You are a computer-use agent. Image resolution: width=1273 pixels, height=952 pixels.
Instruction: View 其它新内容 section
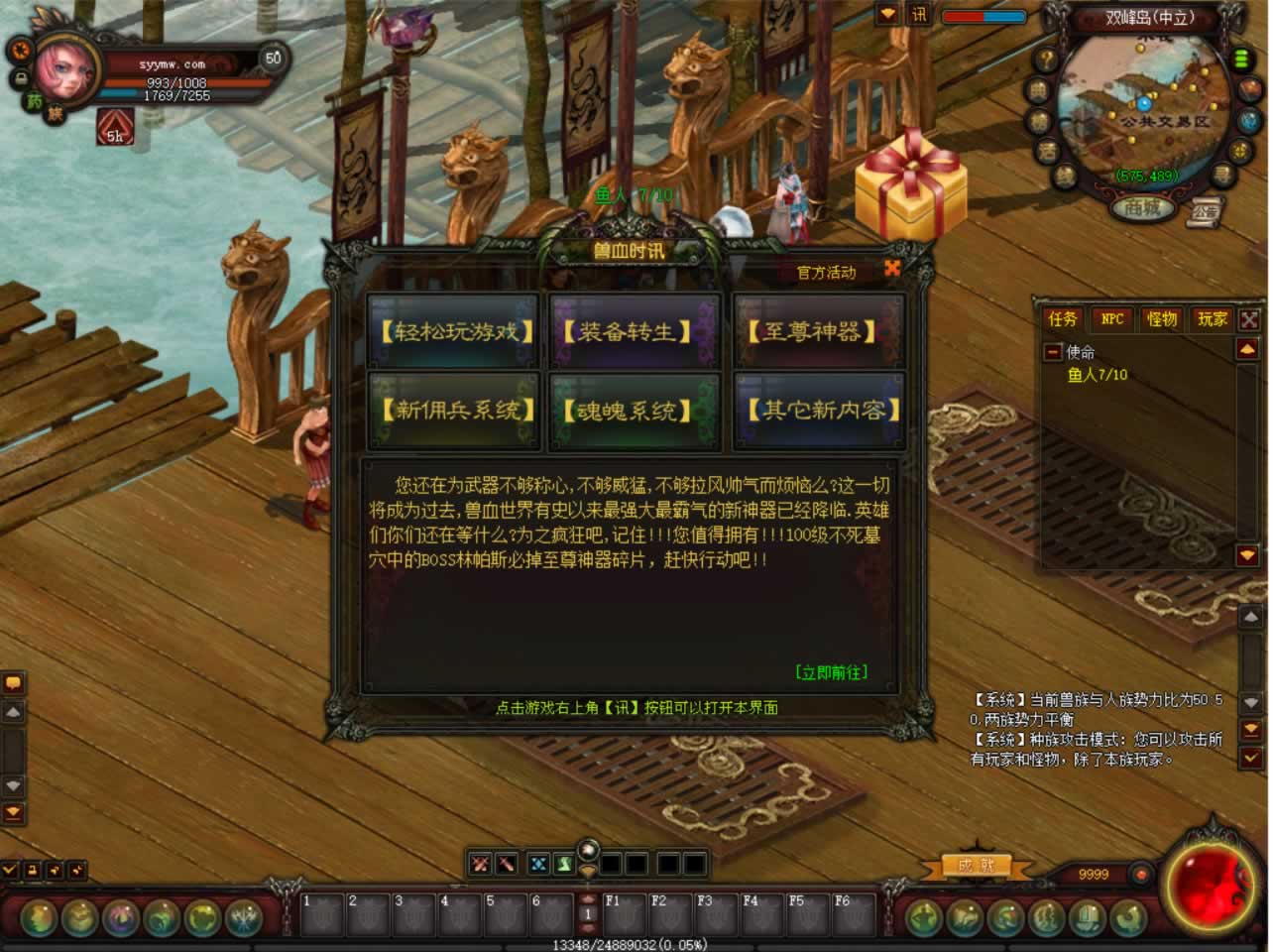point(818,410)
